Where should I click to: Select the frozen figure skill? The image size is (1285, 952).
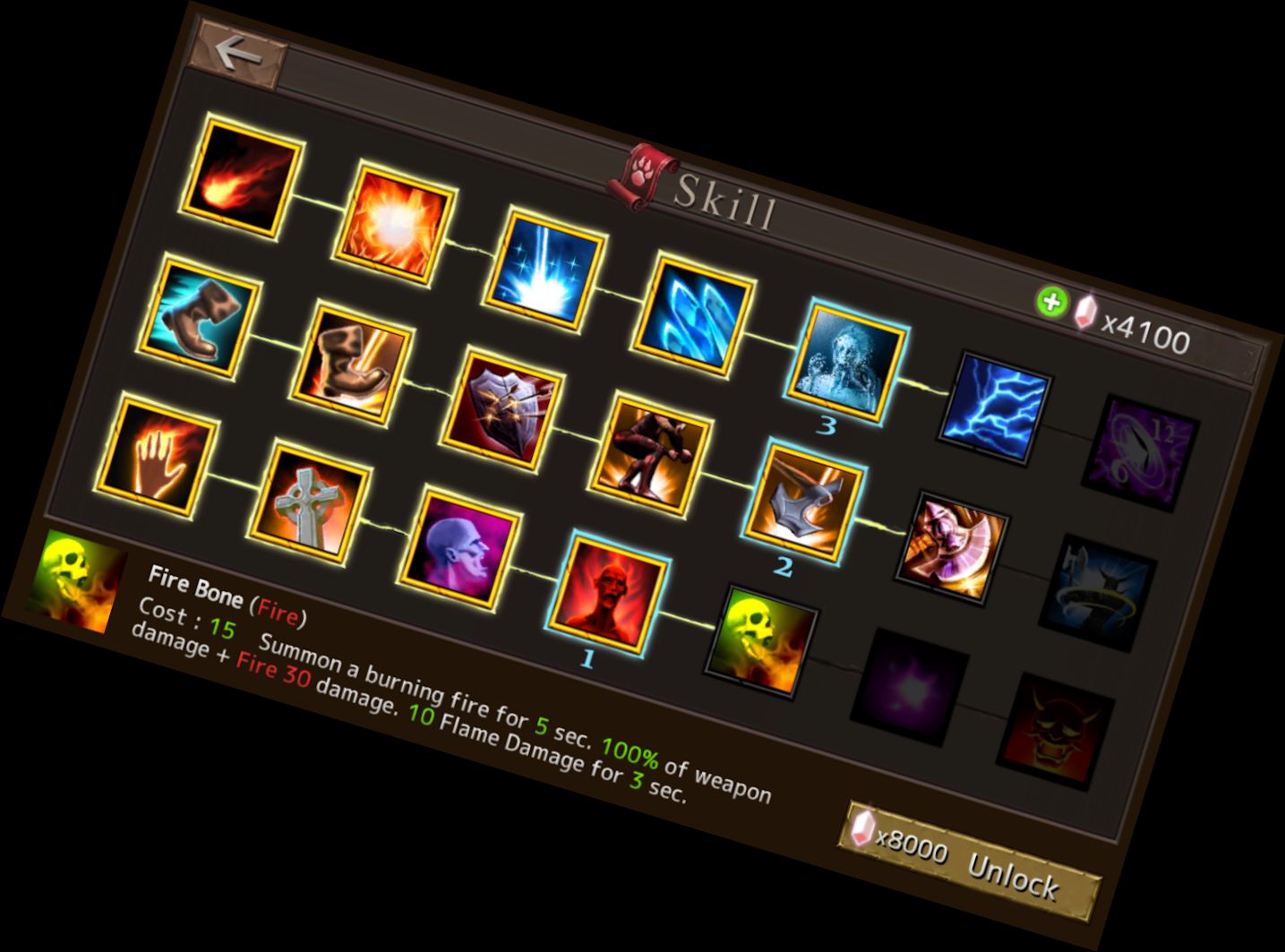(847, 361)
